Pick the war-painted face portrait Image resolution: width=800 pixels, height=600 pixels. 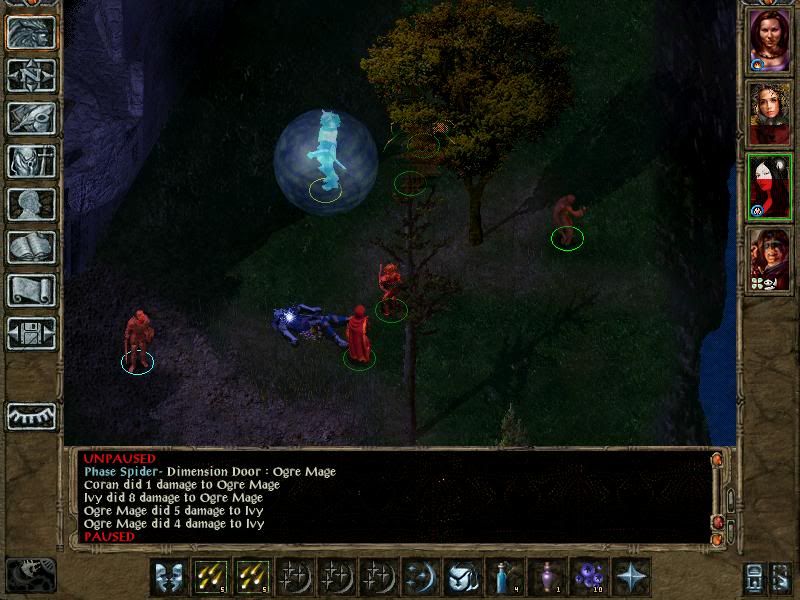[x=769, y=259]
